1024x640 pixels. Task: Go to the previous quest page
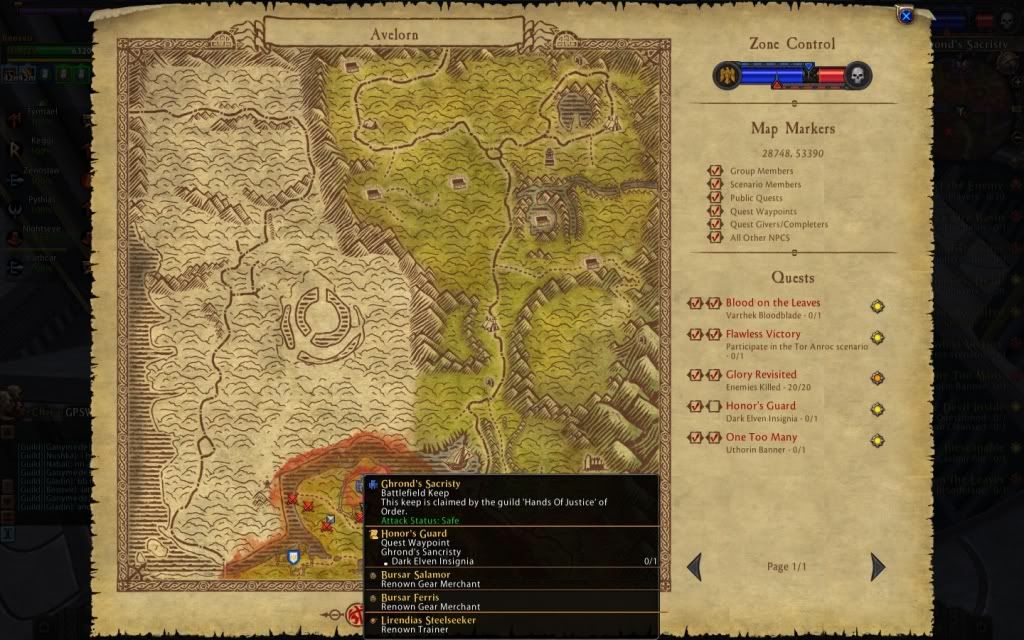click(694, 567)
